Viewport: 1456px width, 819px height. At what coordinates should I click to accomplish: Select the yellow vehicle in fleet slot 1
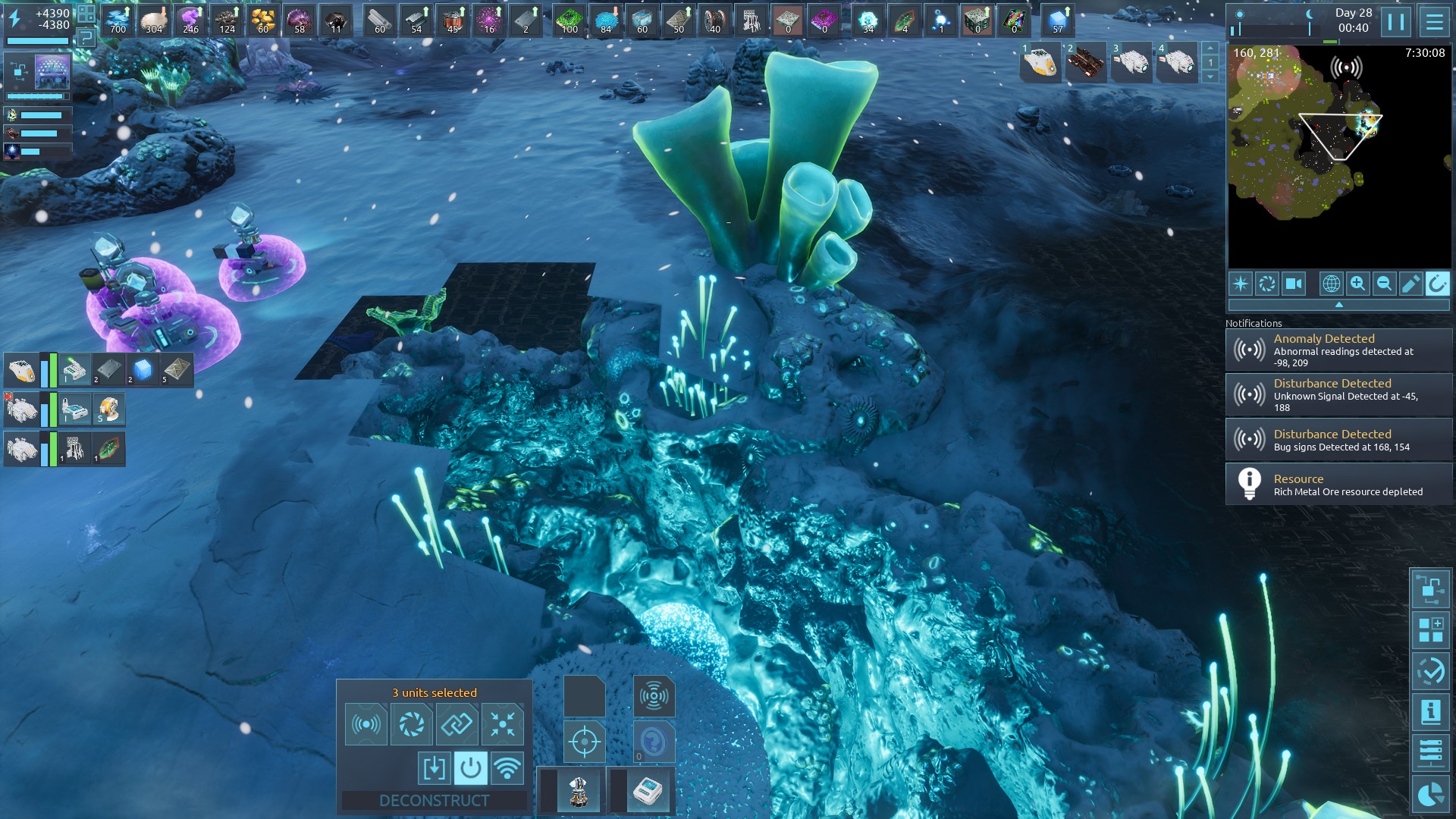click(x=1040, y=63)
